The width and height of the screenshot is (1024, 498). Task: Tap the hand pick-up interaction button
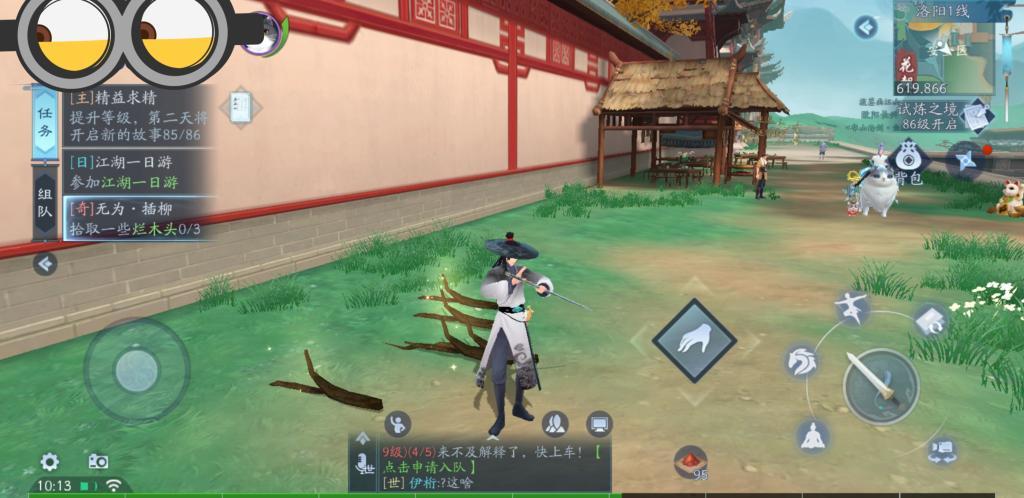[694, 340]
